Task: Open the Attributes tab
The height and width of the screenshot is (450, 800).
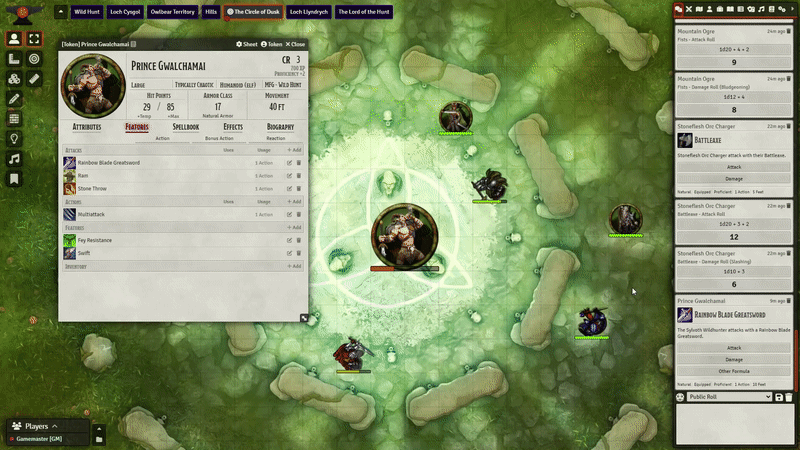Action: pos(87,127)
